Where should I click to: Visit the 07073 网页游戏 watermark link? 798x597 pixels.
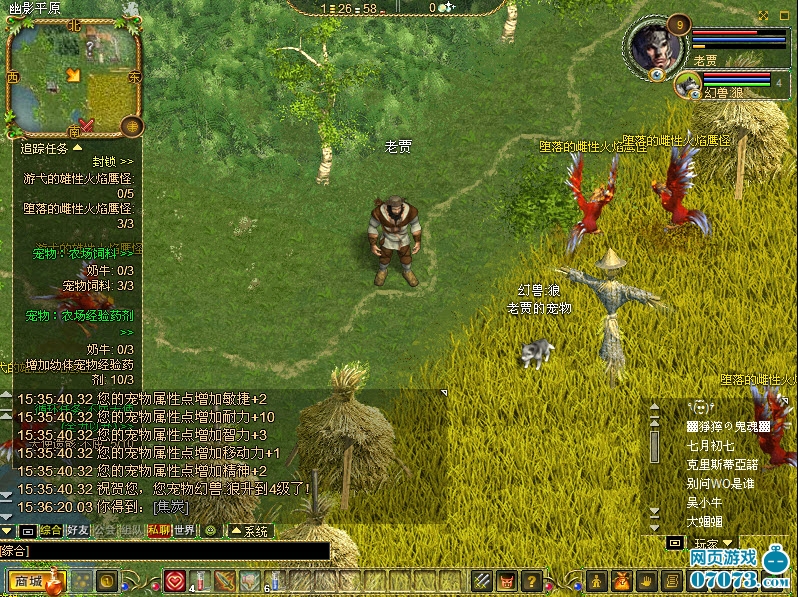tap(735, 568)
